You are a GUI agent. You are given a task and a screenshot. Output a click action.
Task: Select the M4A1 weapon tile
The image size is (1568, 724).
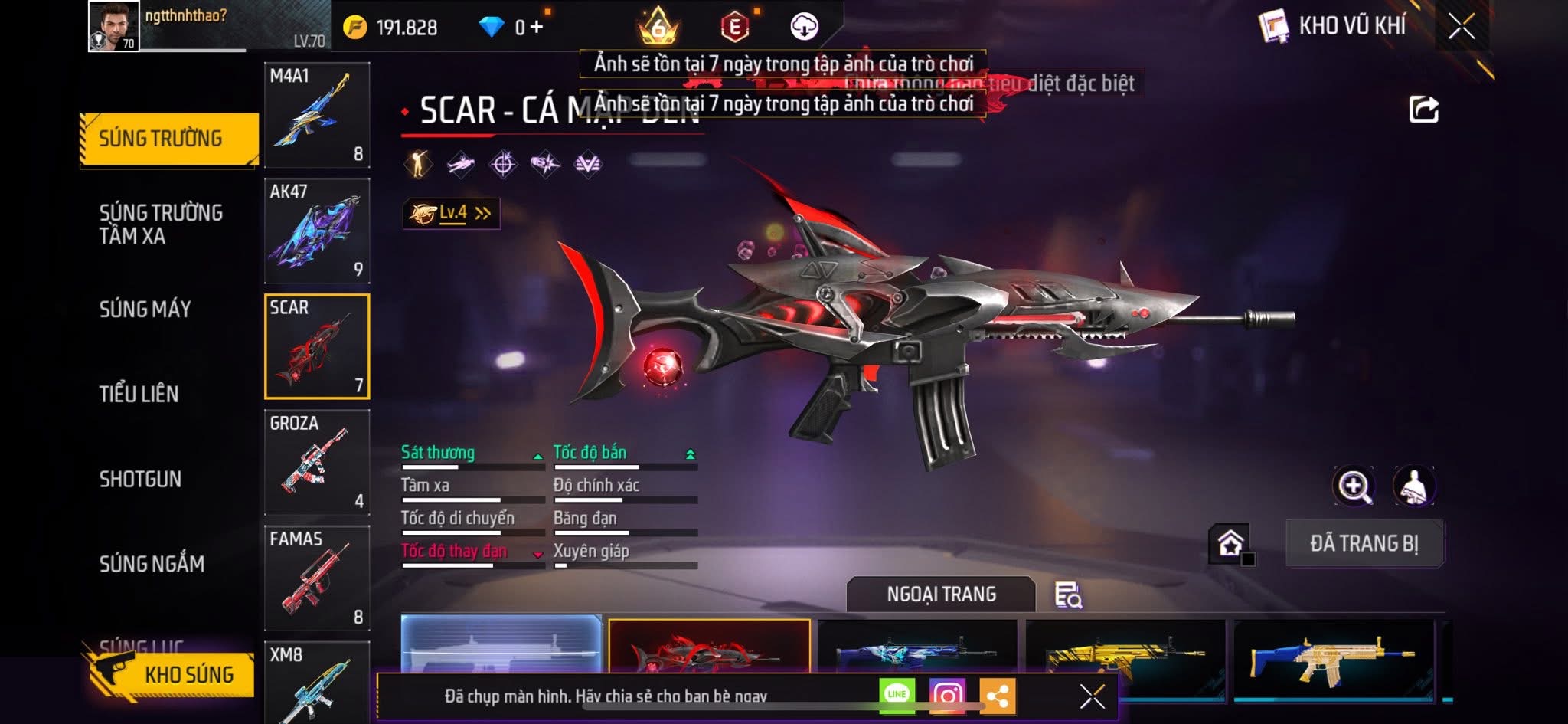tap(317, 115)
